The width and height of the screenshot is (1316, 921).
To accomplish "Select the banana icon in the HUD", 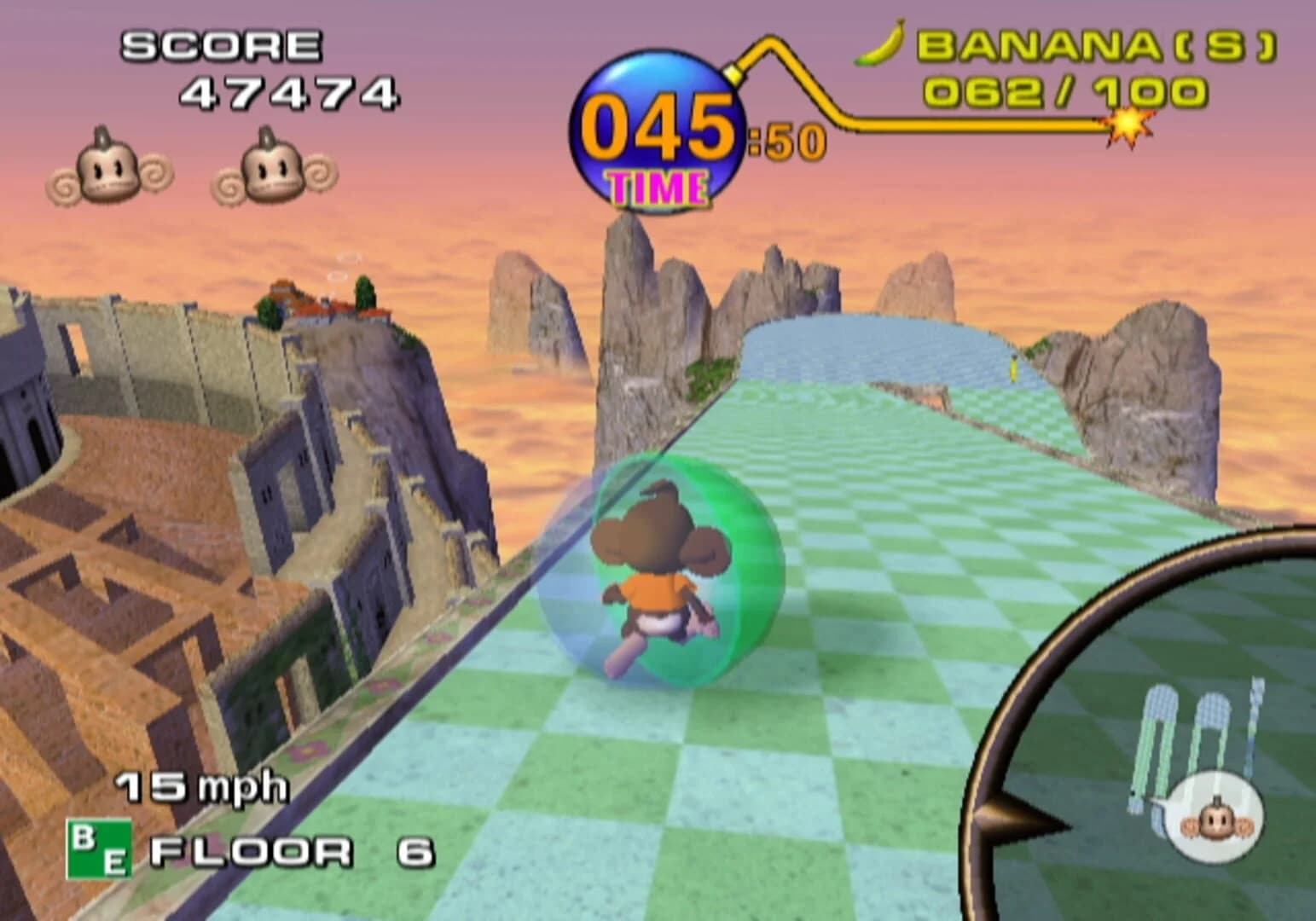I will point(878,44).
